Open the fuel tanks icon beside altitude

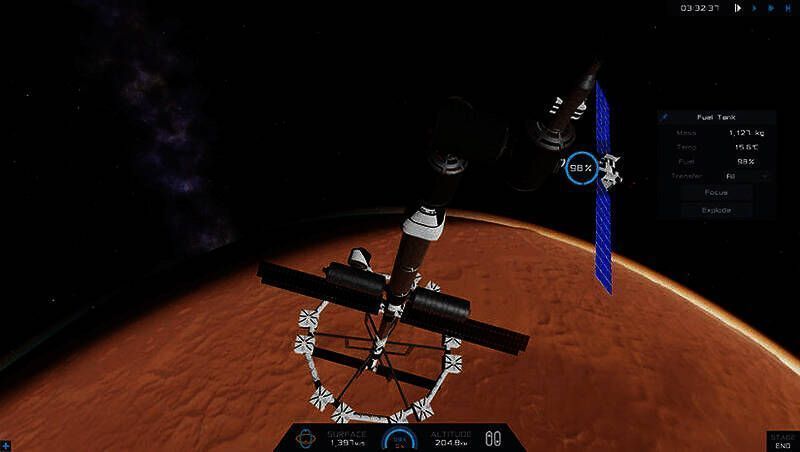pos(492,438)
